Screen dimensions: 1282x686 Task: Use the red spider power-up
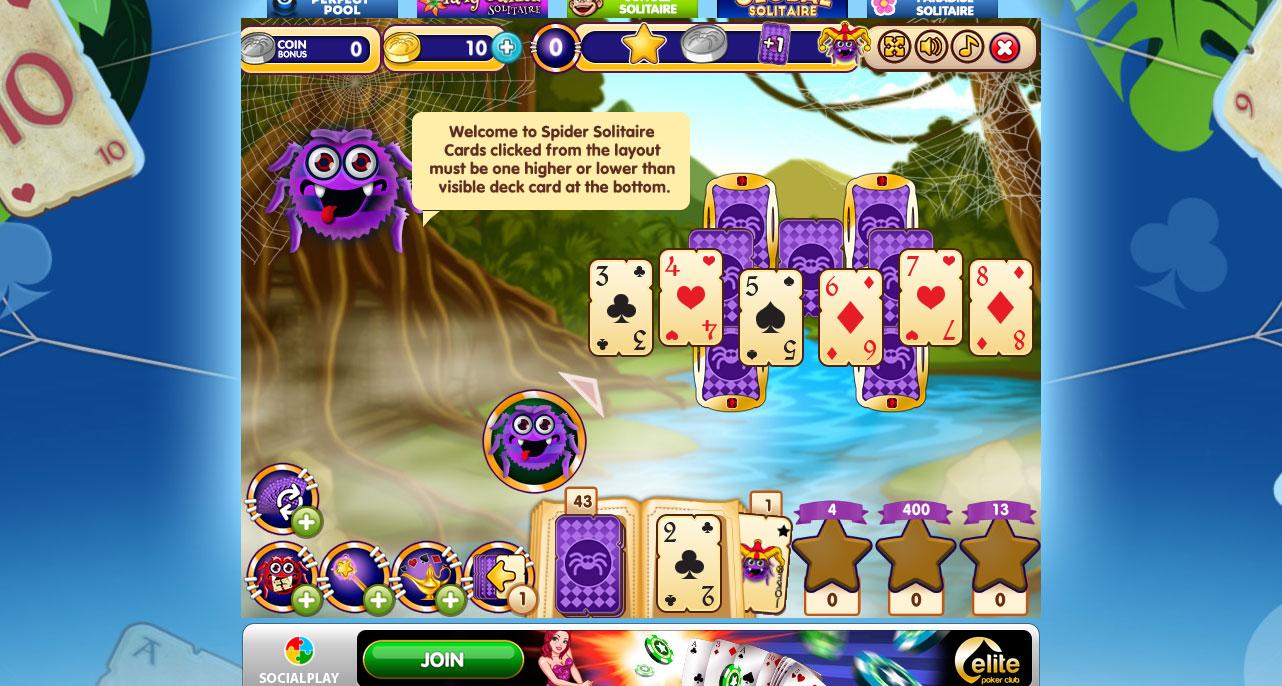tap(281, 575)
